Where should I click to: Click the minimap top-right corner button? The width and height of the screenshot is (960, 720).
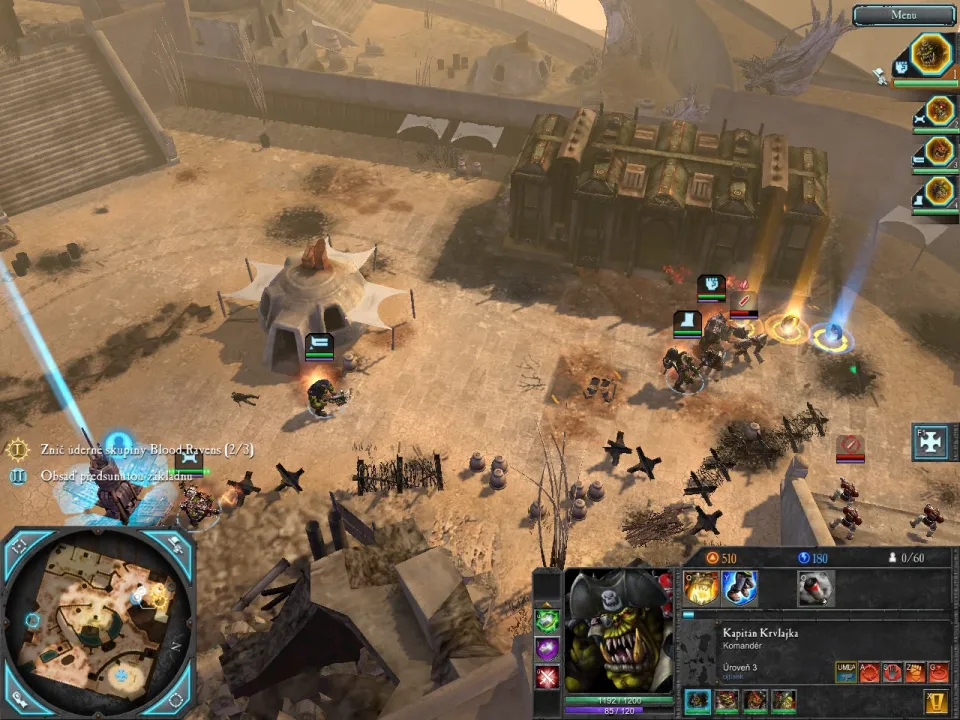tap(176, 546)
